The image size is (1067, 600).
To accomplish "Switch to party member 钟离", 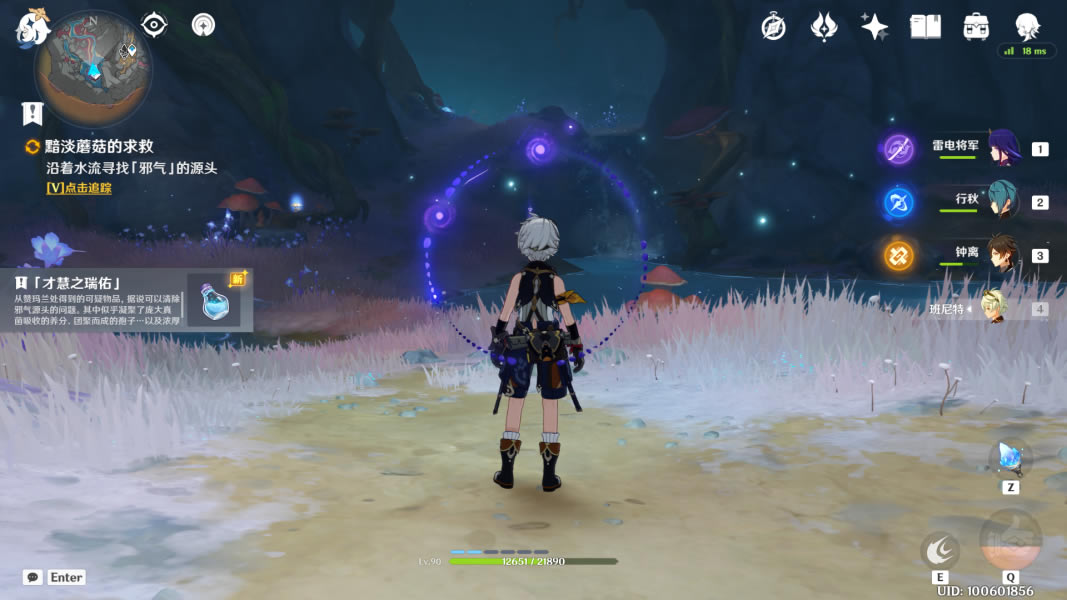I will coord(1003,255).
